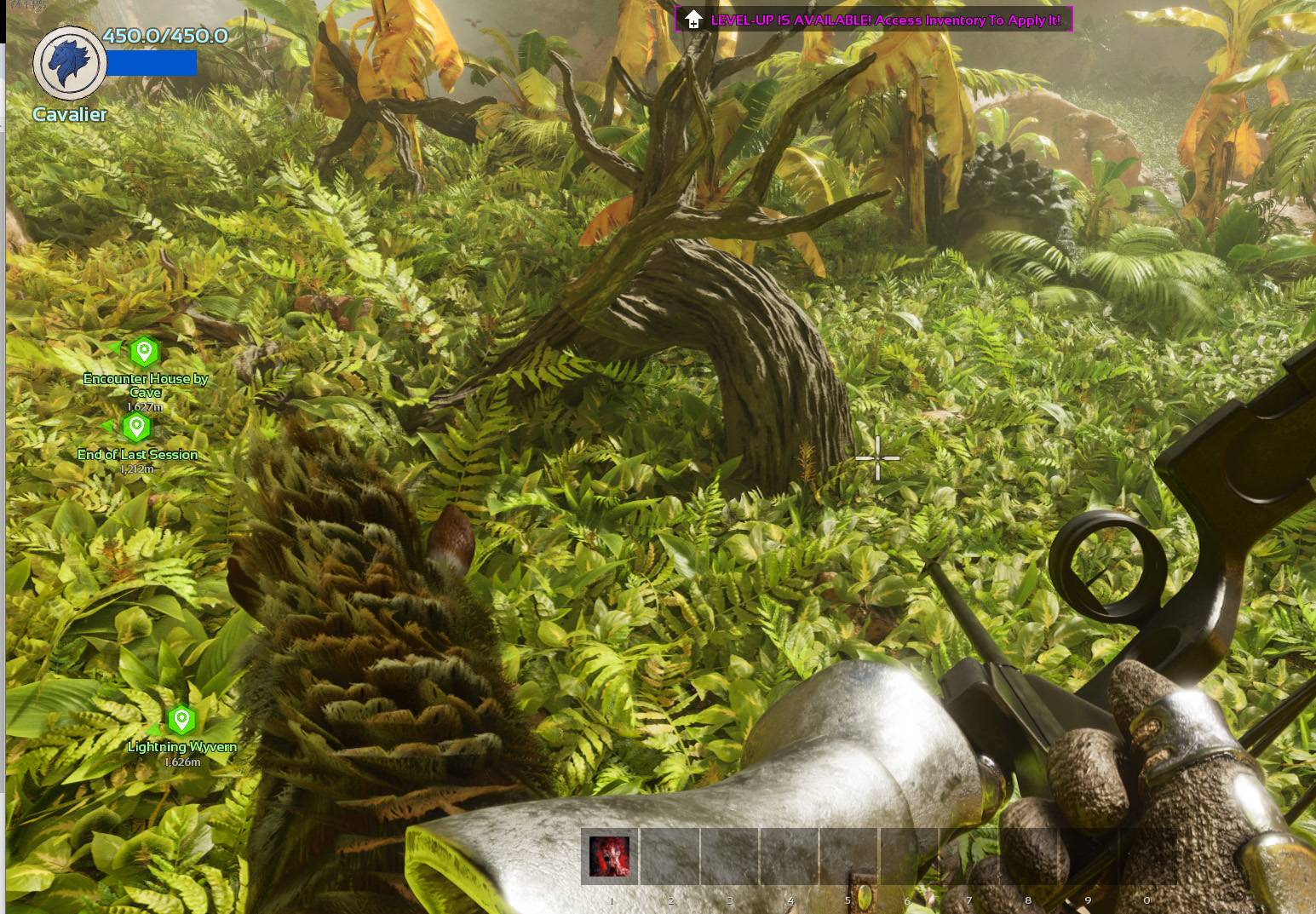Click empty hotbar slot 5
Image resolution: width=1316 pixels, height=914 pixels.
tap(848, 856)
